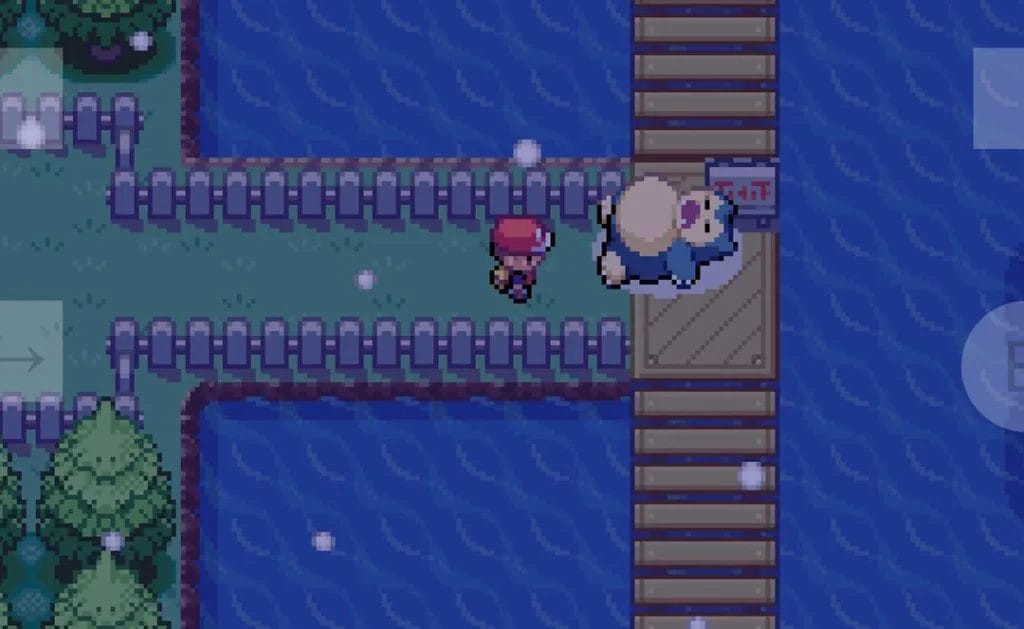Screen dimensions: 1024x629
Task: Tap the translucent arrow button overlay
Action: click(x=28, y=358)
